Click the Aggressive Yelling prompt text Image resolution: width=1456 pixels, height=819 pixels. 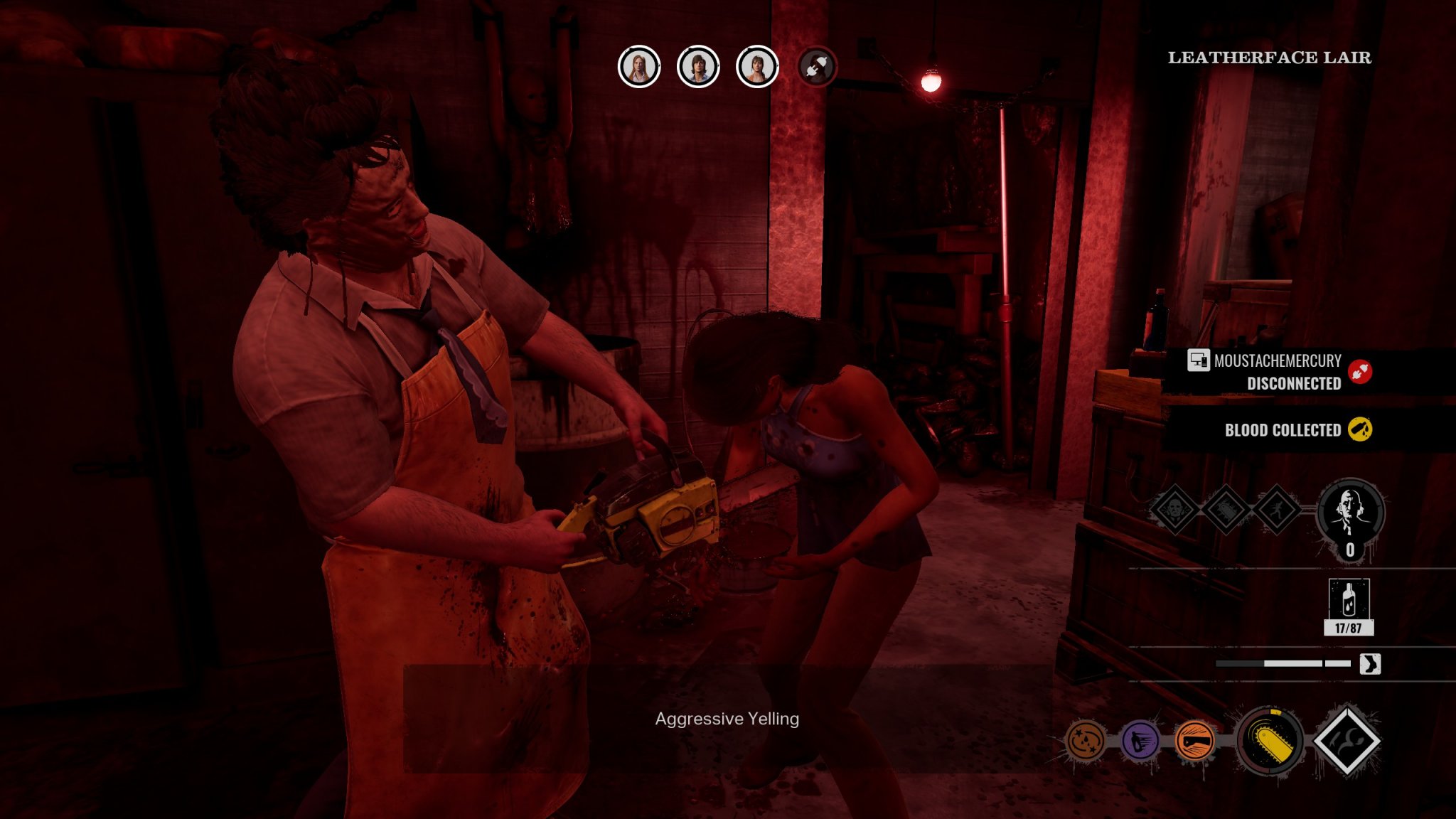(x=727, y=719)
